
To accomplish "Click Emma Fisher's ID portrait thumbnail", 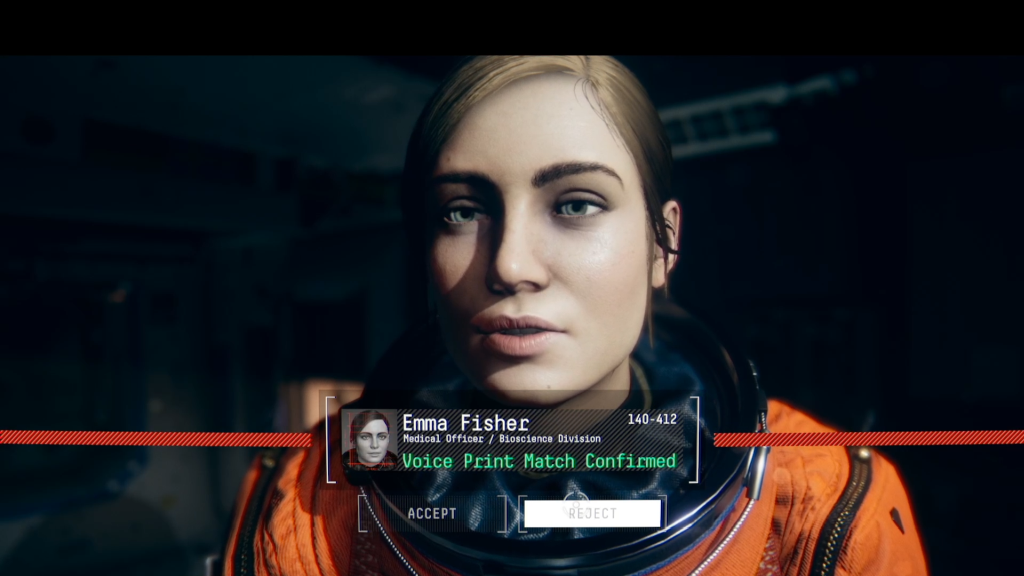I will coord(369,439).
